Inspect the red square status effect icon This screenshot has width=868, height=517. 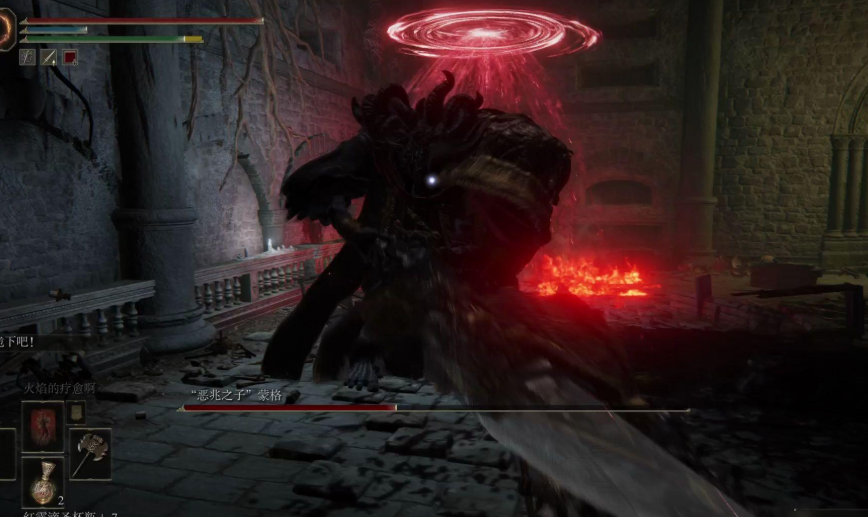(70, 58)
